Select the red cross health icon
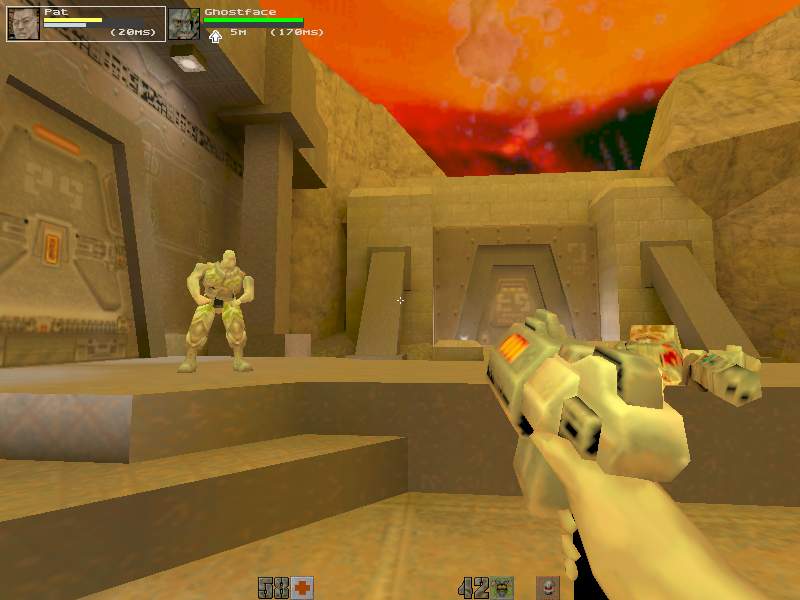 [302, 587]
